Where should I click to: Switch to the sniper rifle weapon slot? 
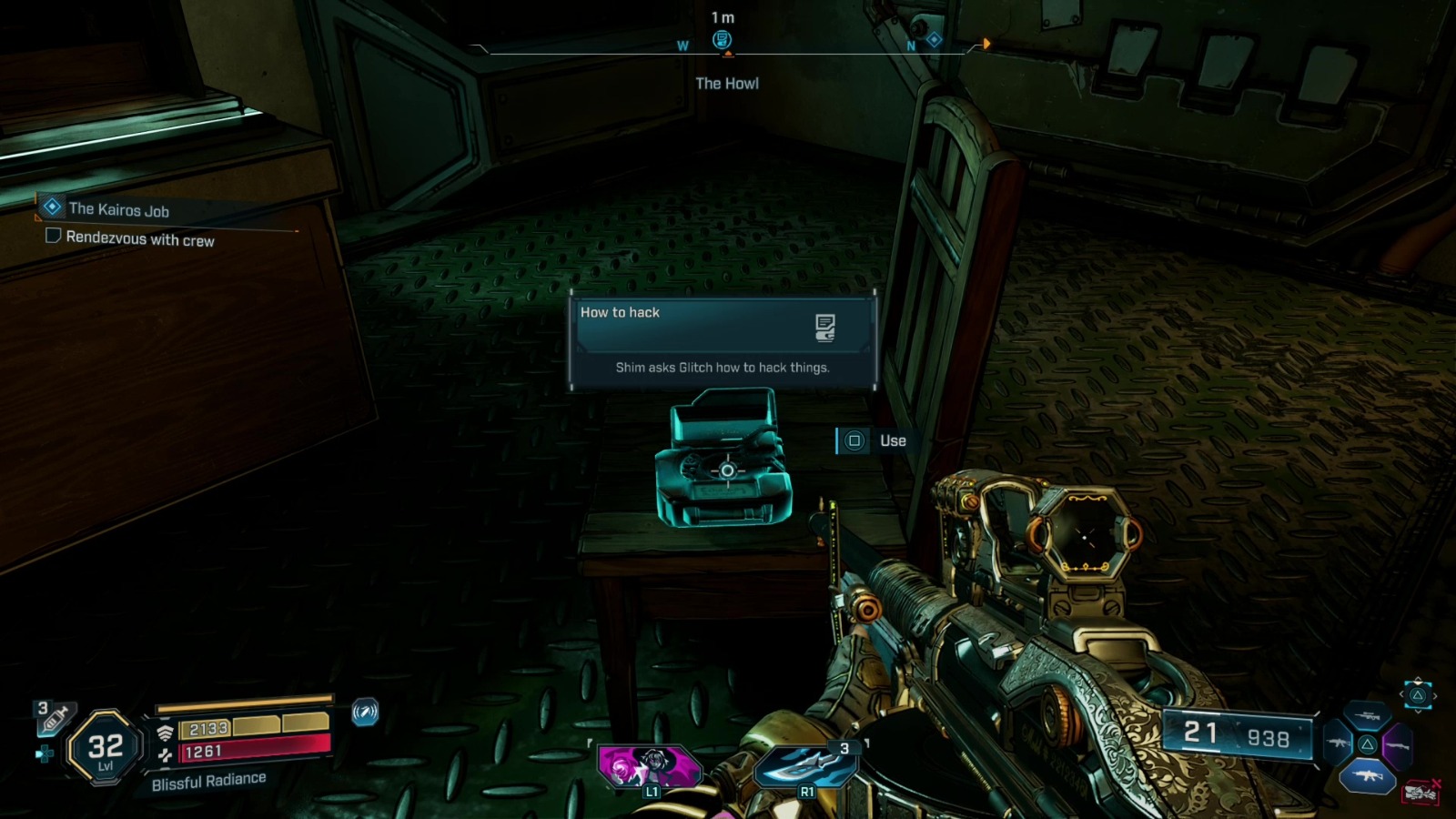[x=1367, y=717]
